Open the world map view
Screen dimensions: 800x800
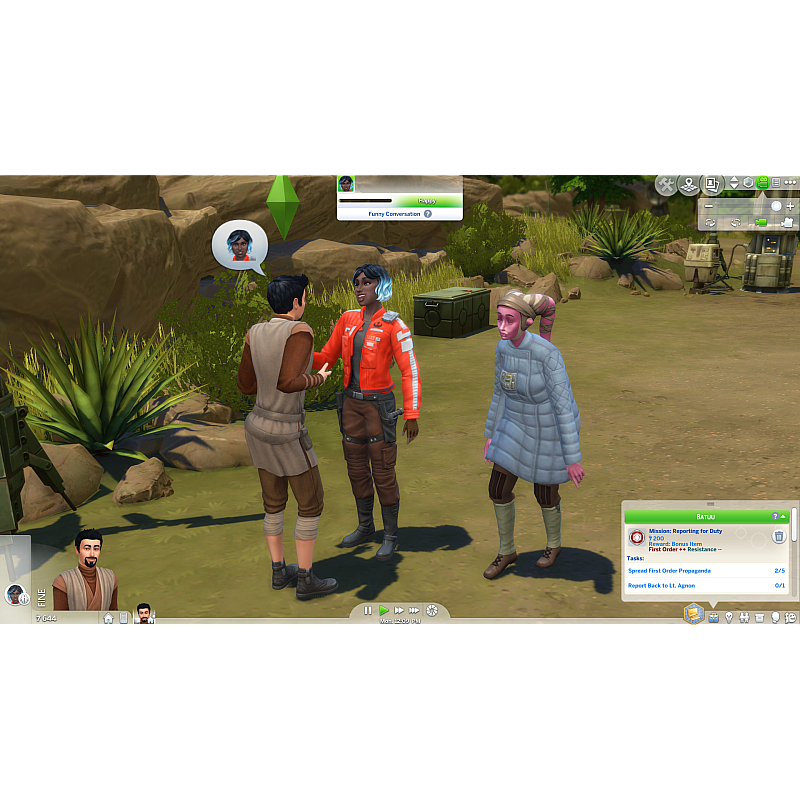click(x=689, y=185)
